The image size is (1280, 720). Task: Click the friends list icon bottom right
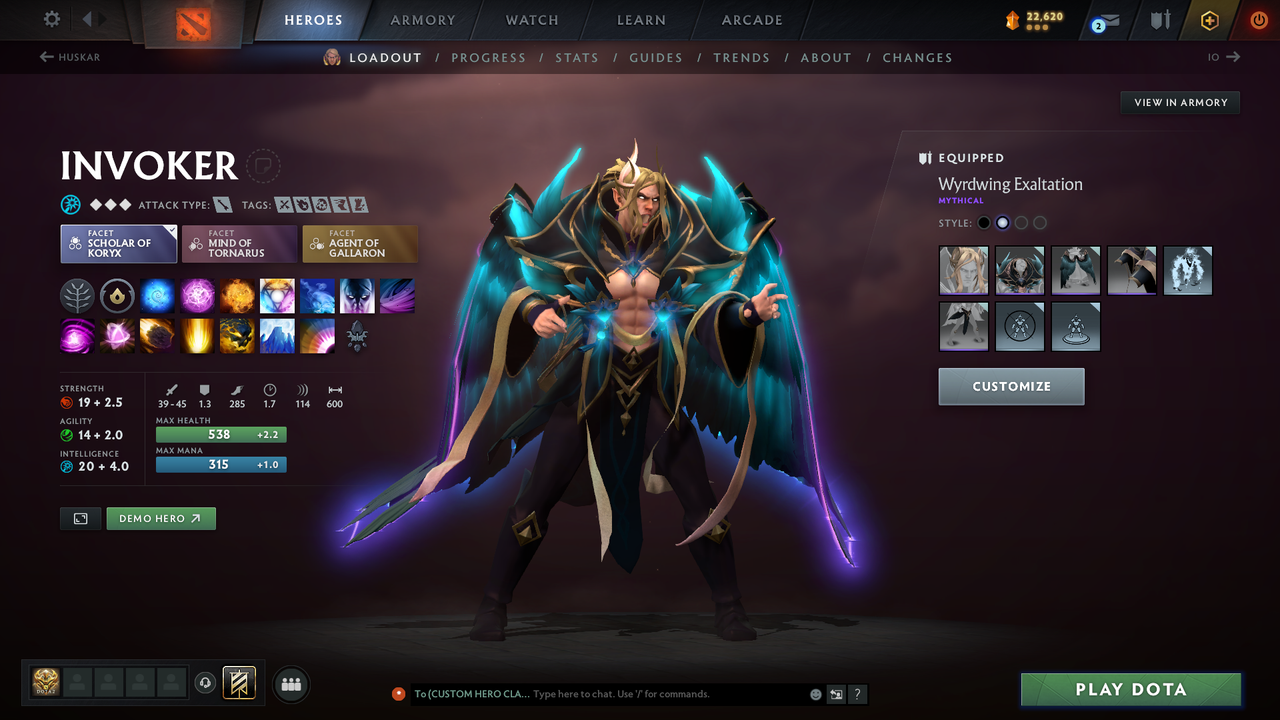[x=290, y=684]
